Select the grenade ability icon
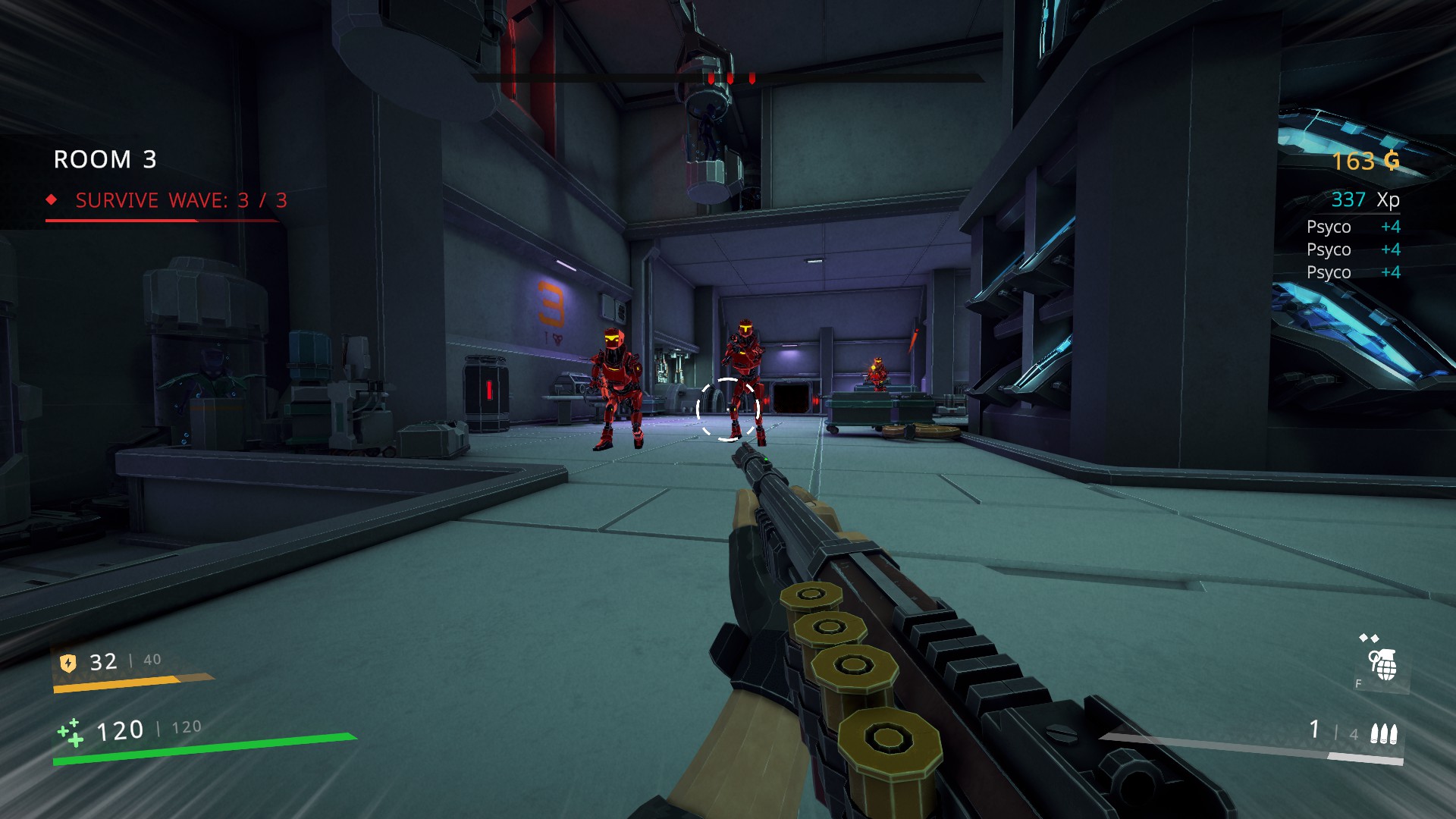The height and width of the screenshot is (819, 1456). (x=1383, y=665)
